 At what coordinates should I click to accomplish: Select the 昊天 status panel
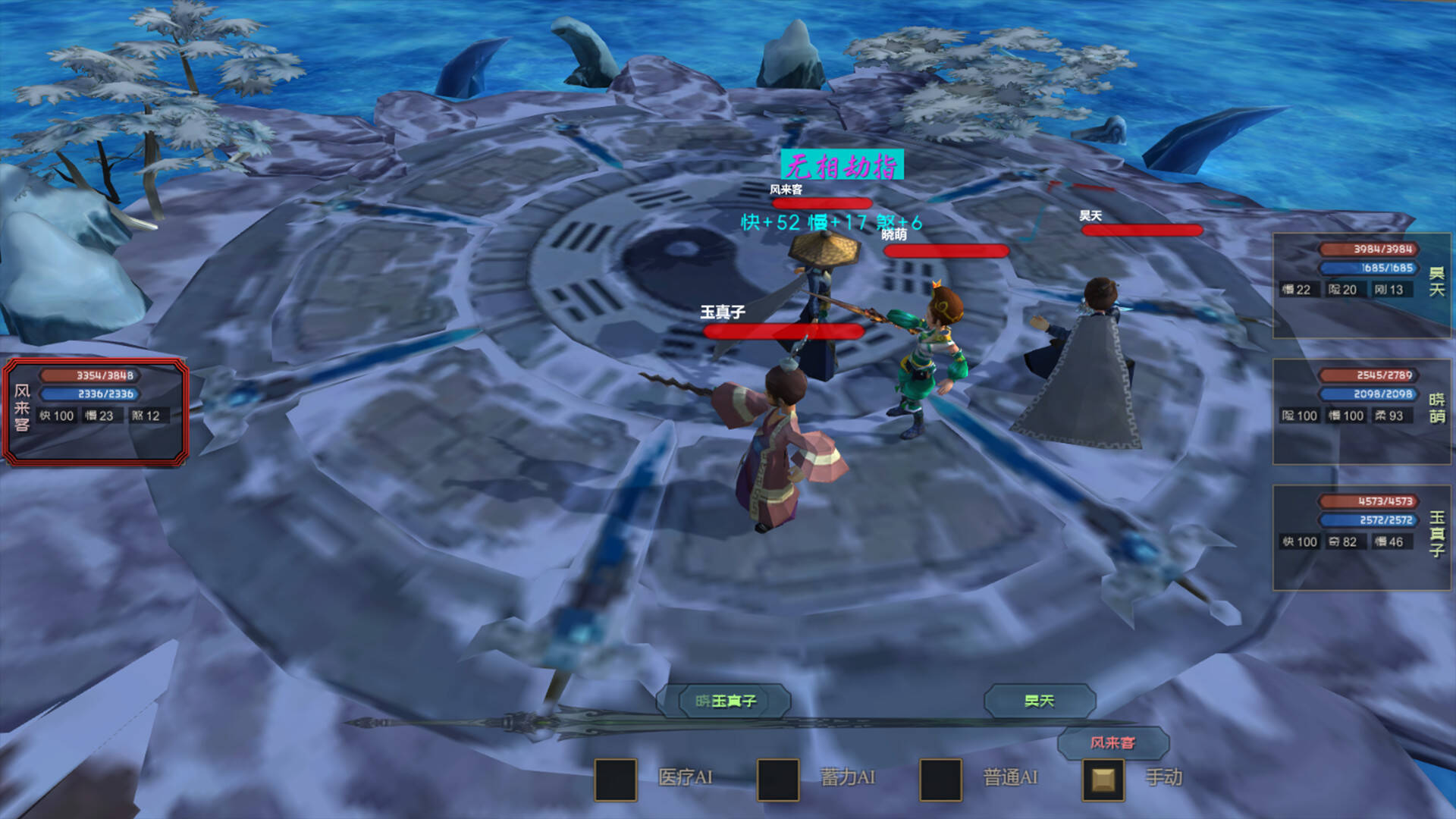tap(1362, 285)
